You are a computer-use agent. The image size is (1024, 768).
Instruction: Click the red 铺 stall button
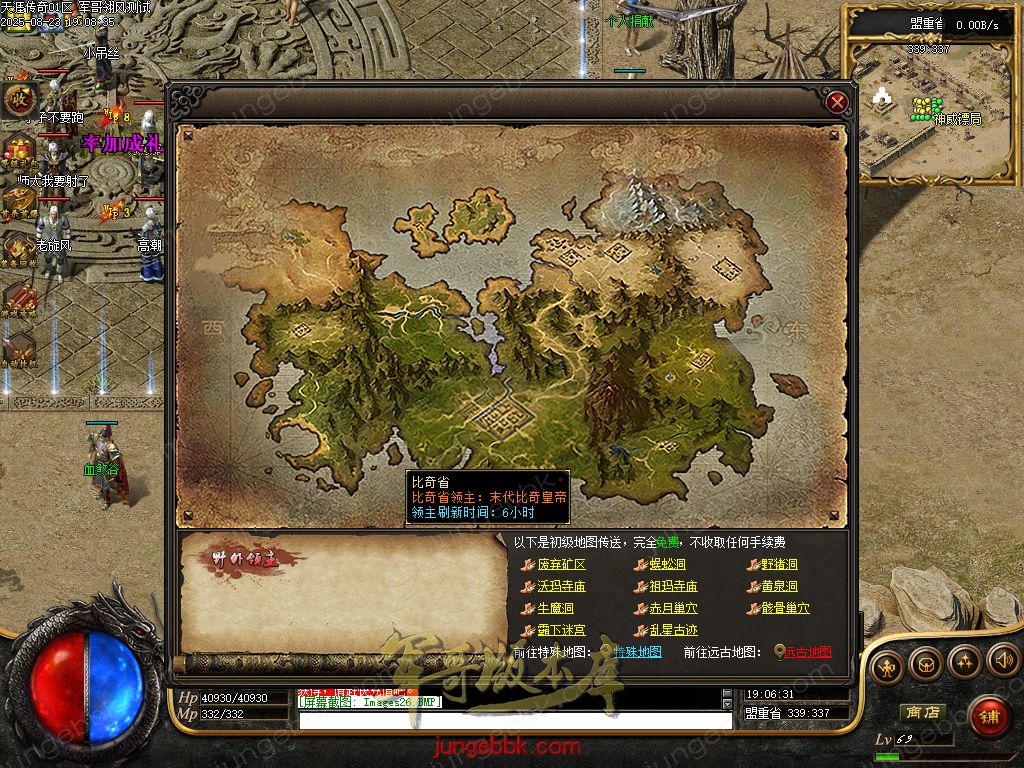pos(989,716)
